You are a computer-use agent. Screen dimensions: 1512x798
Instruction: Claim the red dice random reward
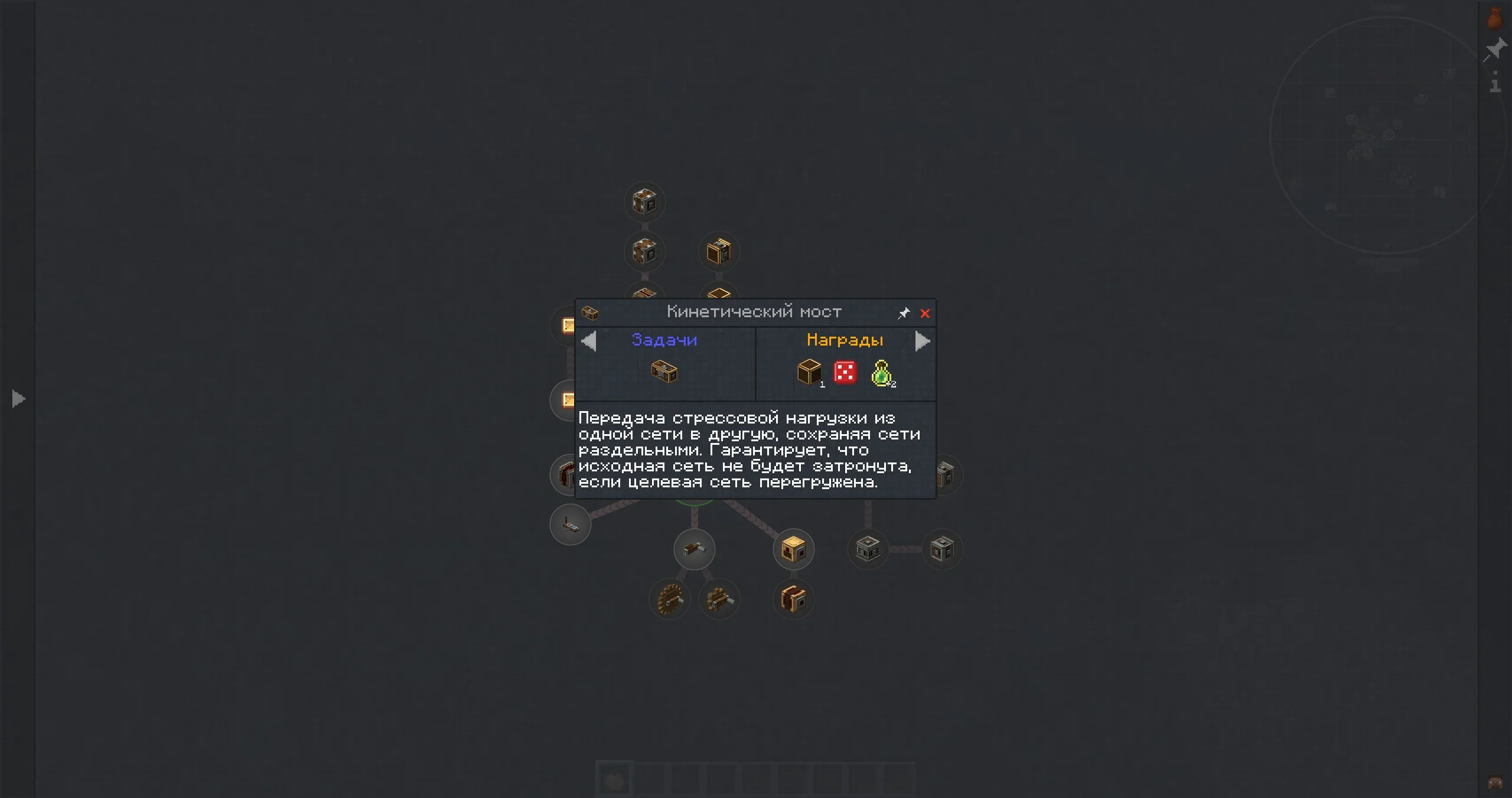(x=845, y=372)
